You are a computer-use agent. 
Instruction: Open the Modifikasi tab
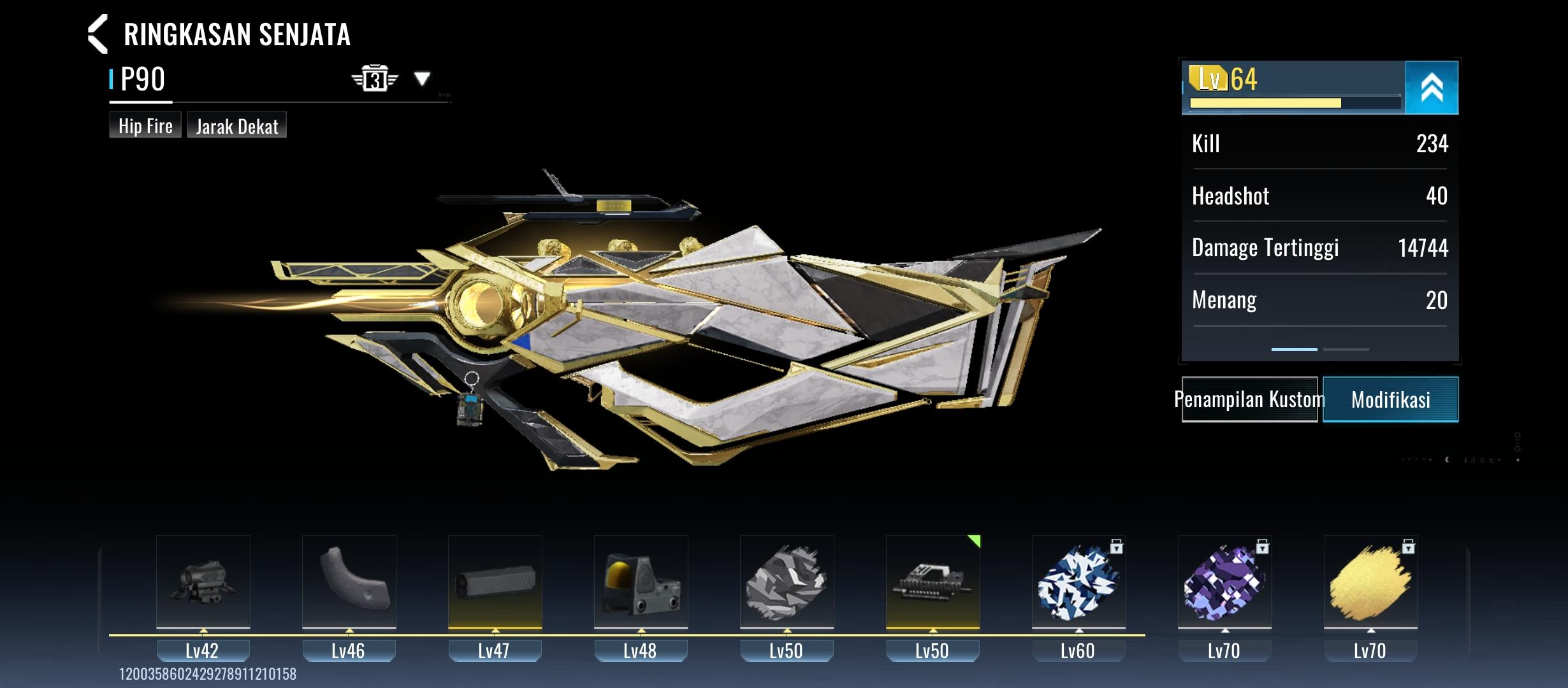click(x=1390, y=399)
